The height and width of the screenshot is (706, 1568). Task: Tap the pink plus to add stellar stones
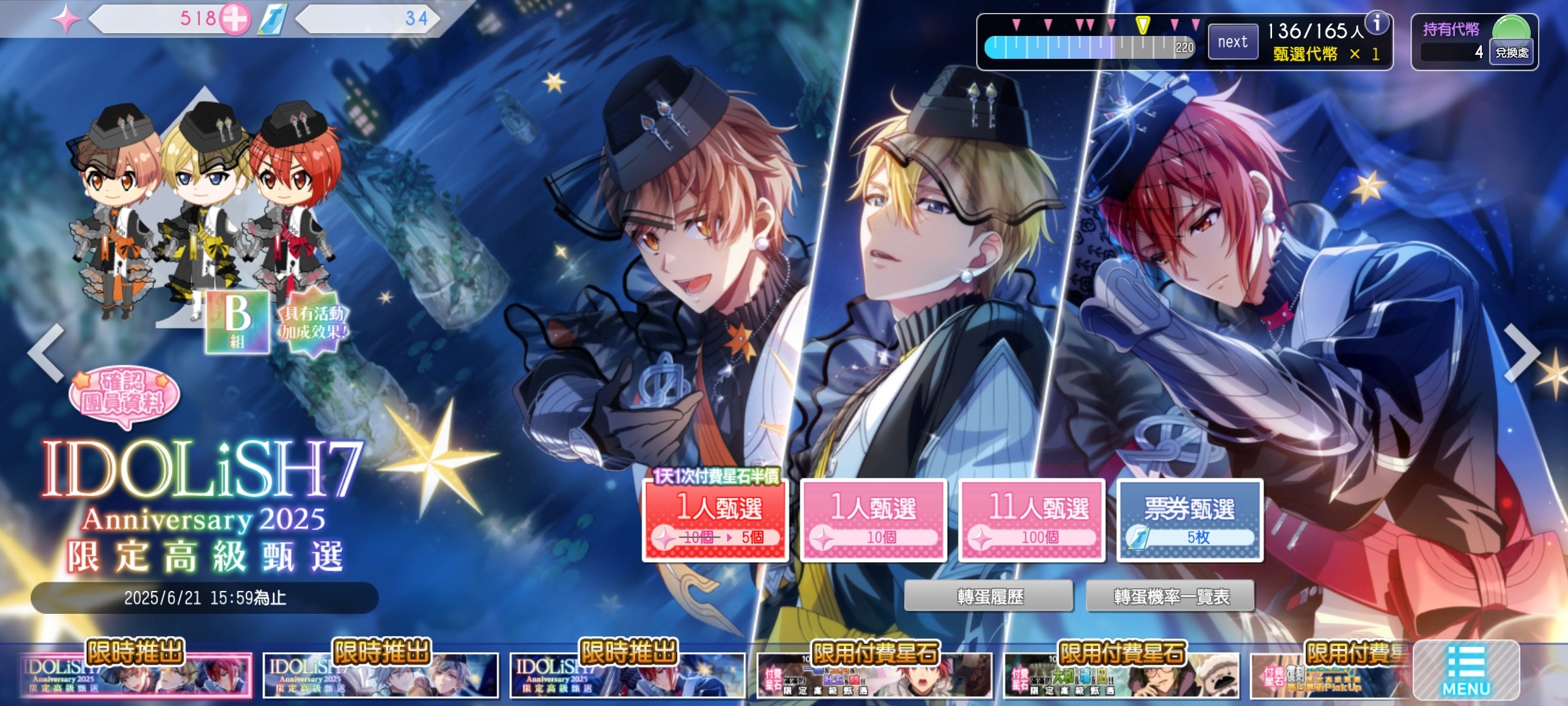(x=234, y=20)
